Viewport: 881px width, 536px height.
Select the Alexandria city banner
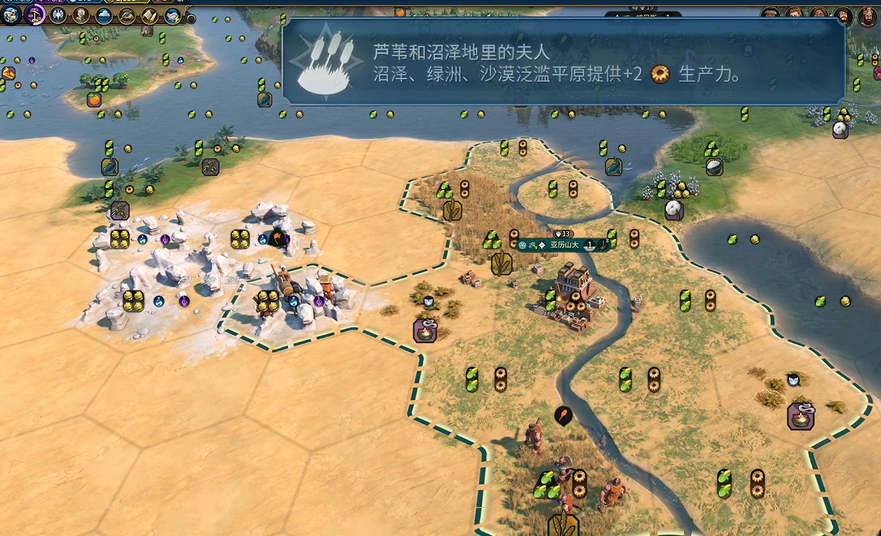(x=564, y=244)
